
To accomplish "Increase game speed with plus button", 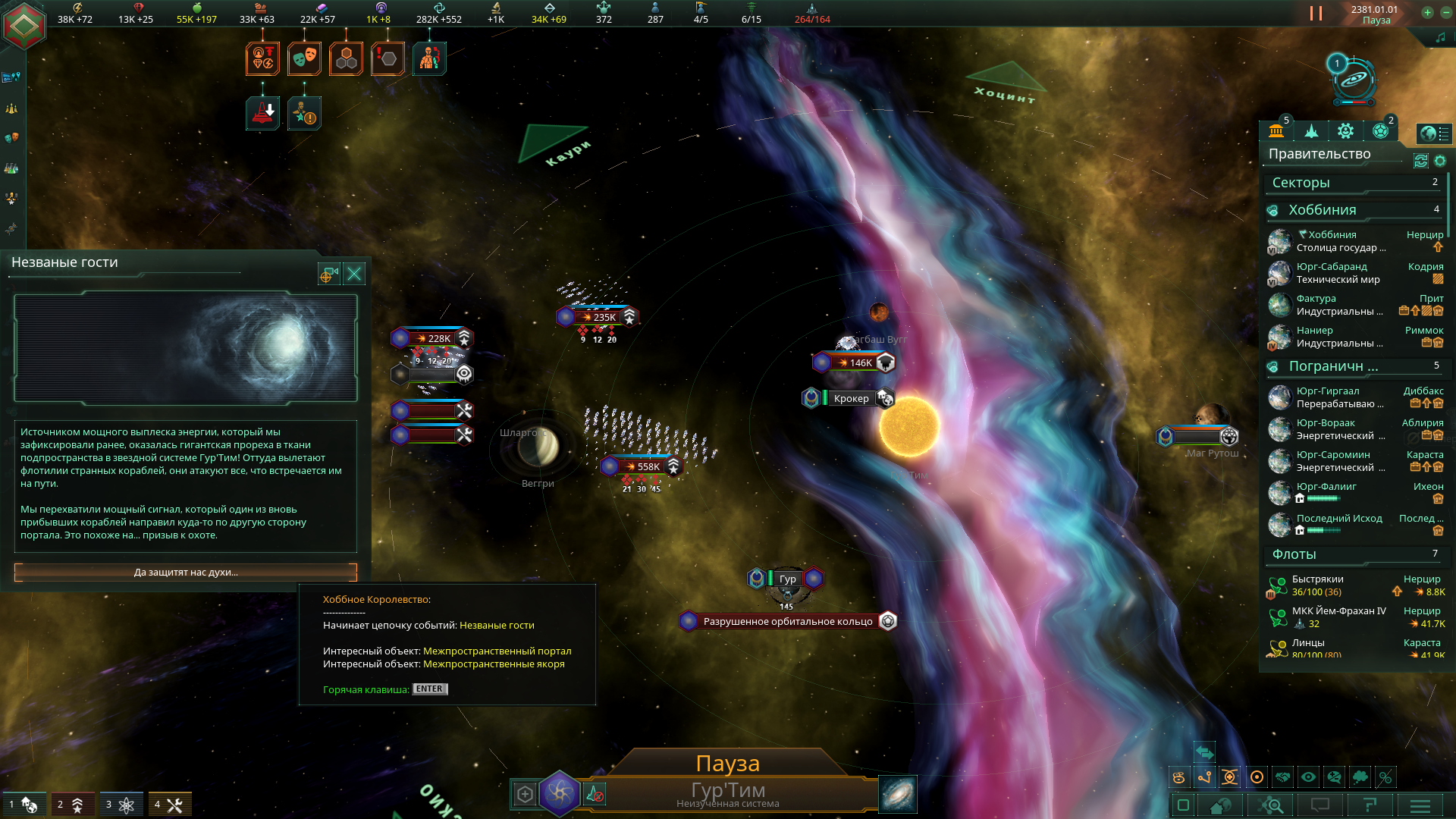I will tap(1427, 12).
